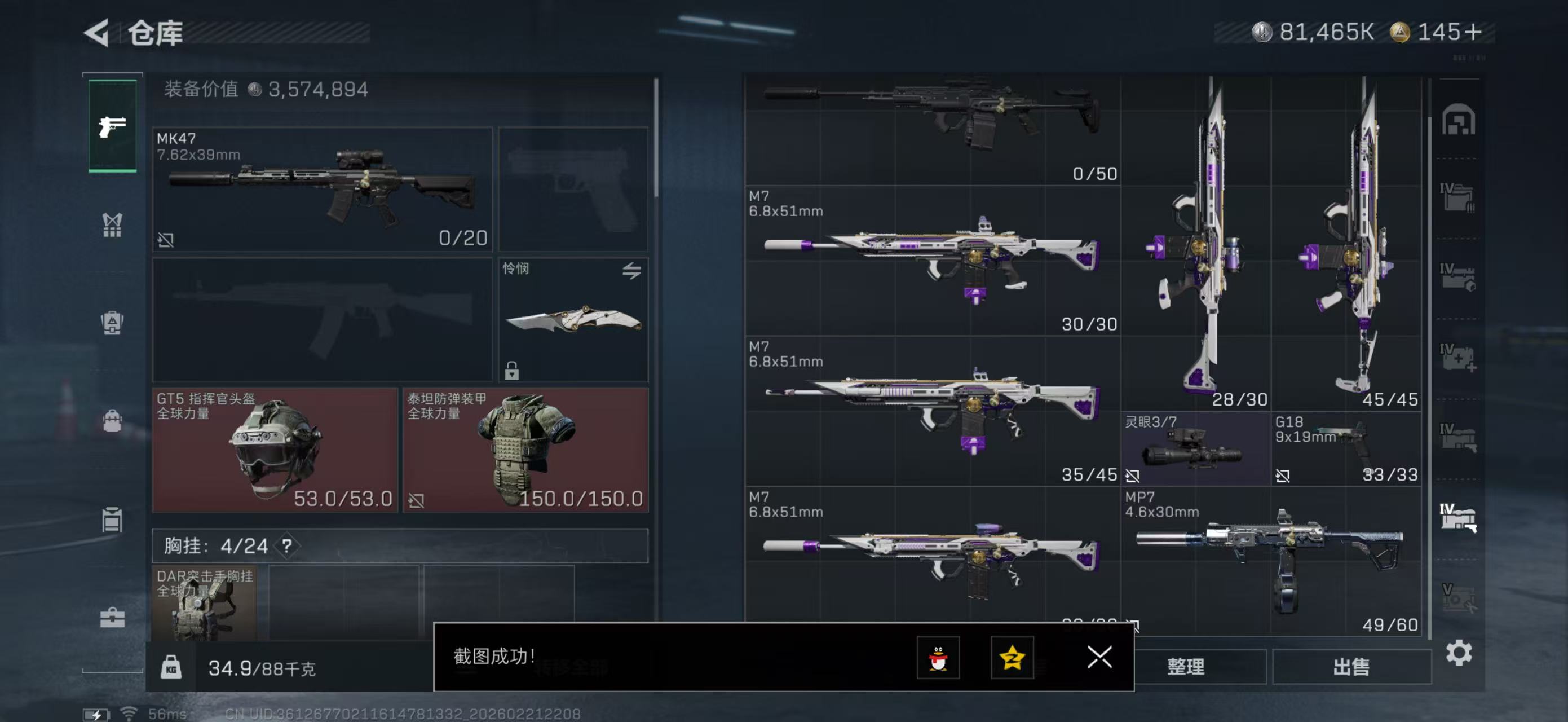
Task: Click the 整理 organize button
Action: pos(1186,667)
